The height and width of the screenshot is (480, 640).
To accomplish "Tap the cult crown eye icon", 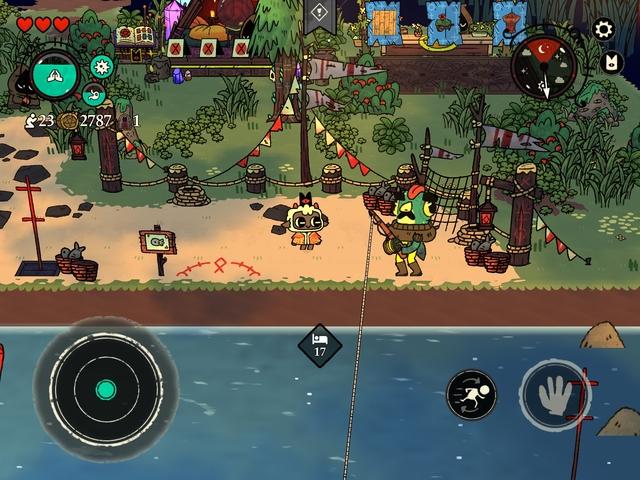I will pos(608,62).
